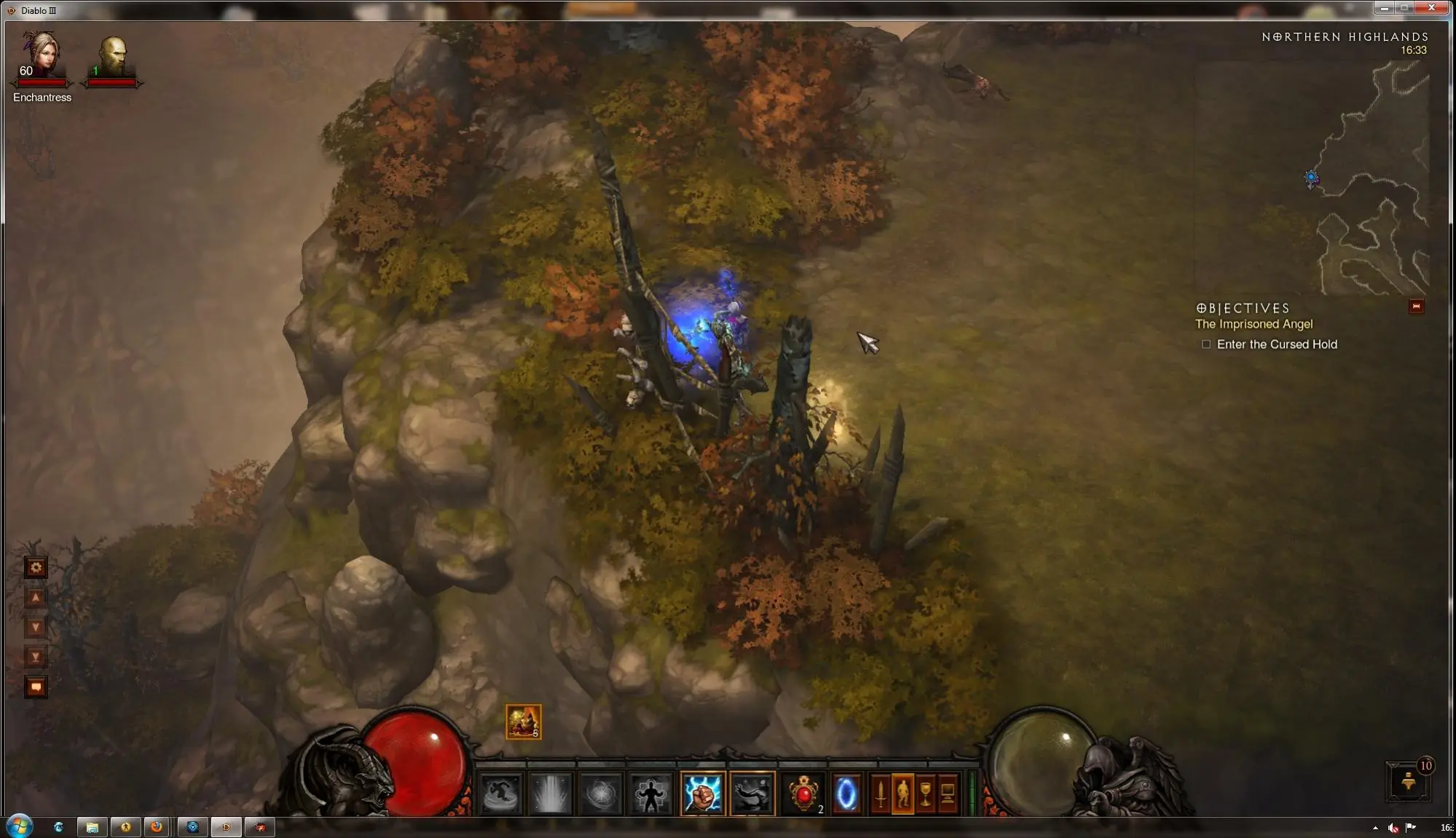Open the chat settings gear button
The image size is (1456, 838).
point(36,567)
